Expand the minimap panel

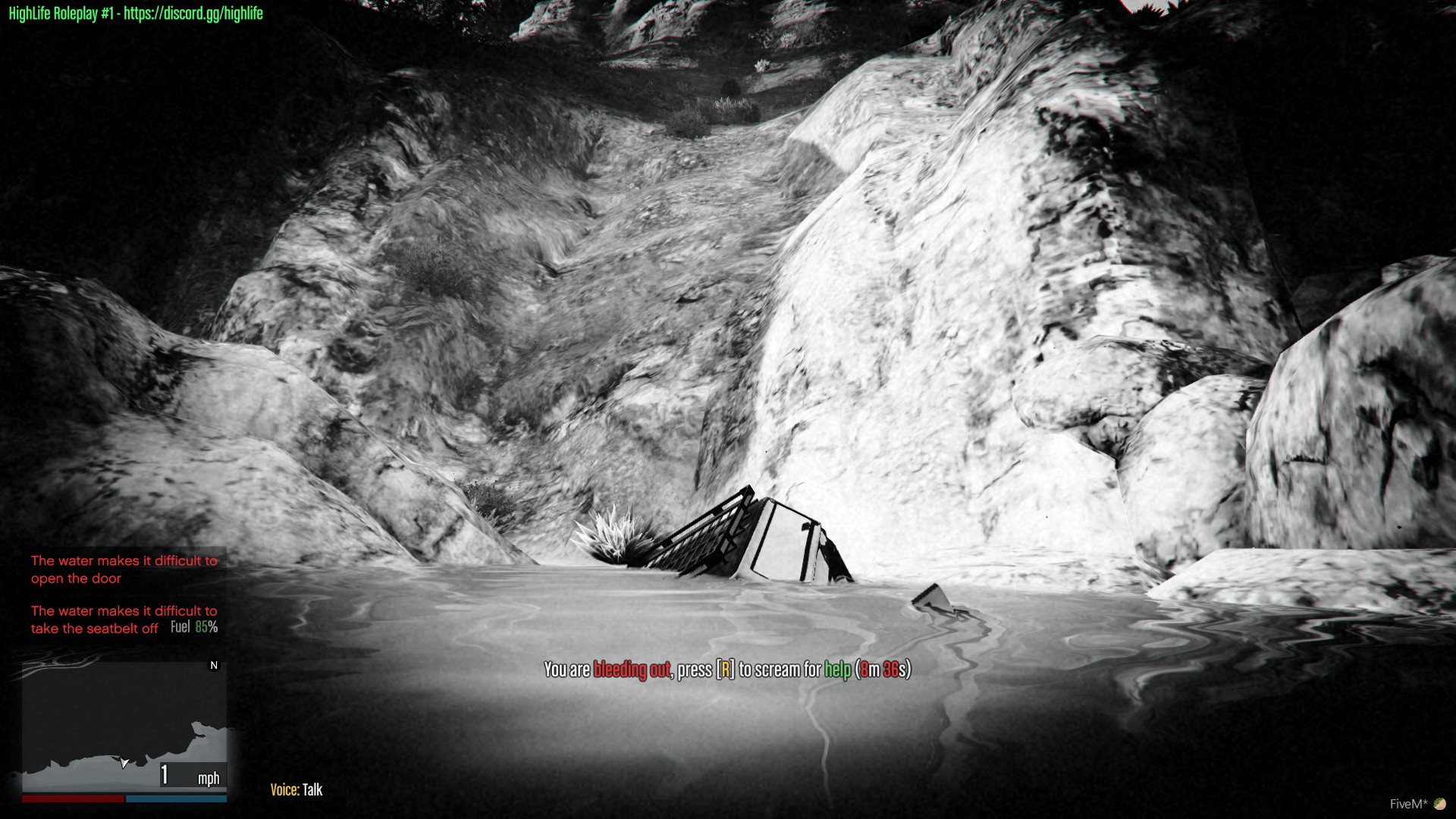pos(124,728)
